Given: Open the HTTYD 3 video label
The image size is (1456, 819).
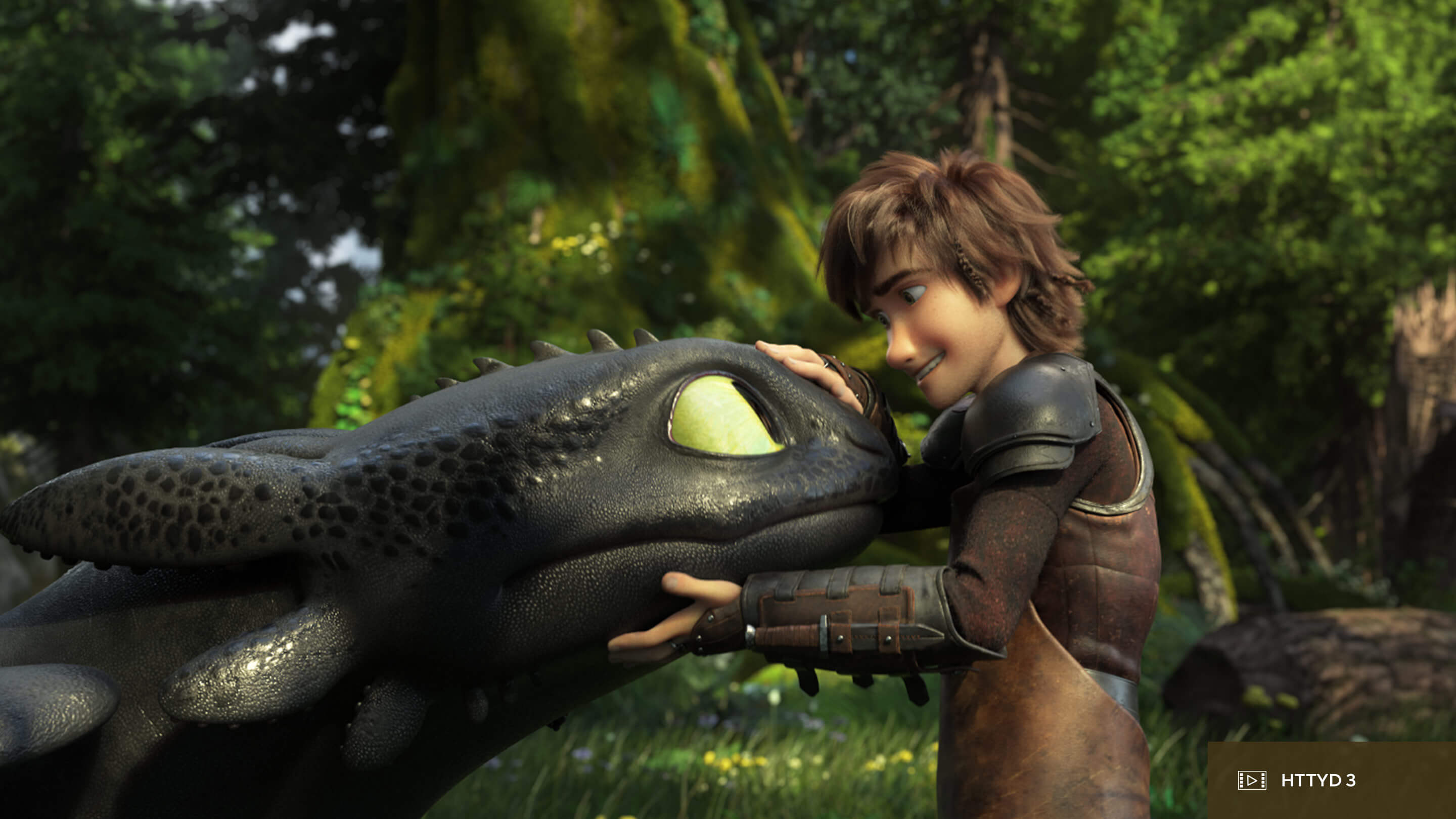Looking at the screenshot, I should 1317,781.
